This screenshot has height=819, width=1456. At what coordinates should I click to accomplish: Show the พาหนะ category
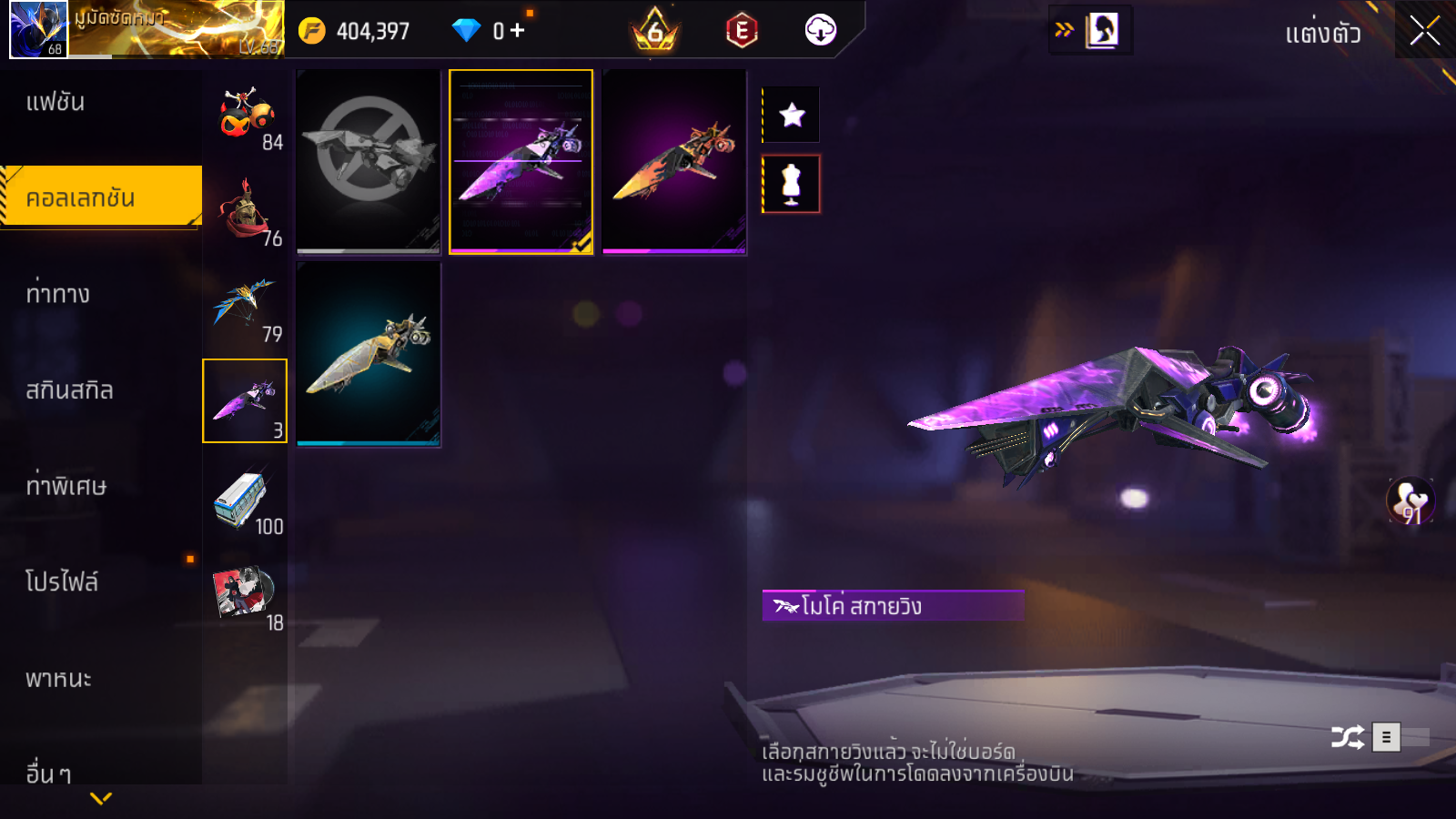tap(58, 679)
